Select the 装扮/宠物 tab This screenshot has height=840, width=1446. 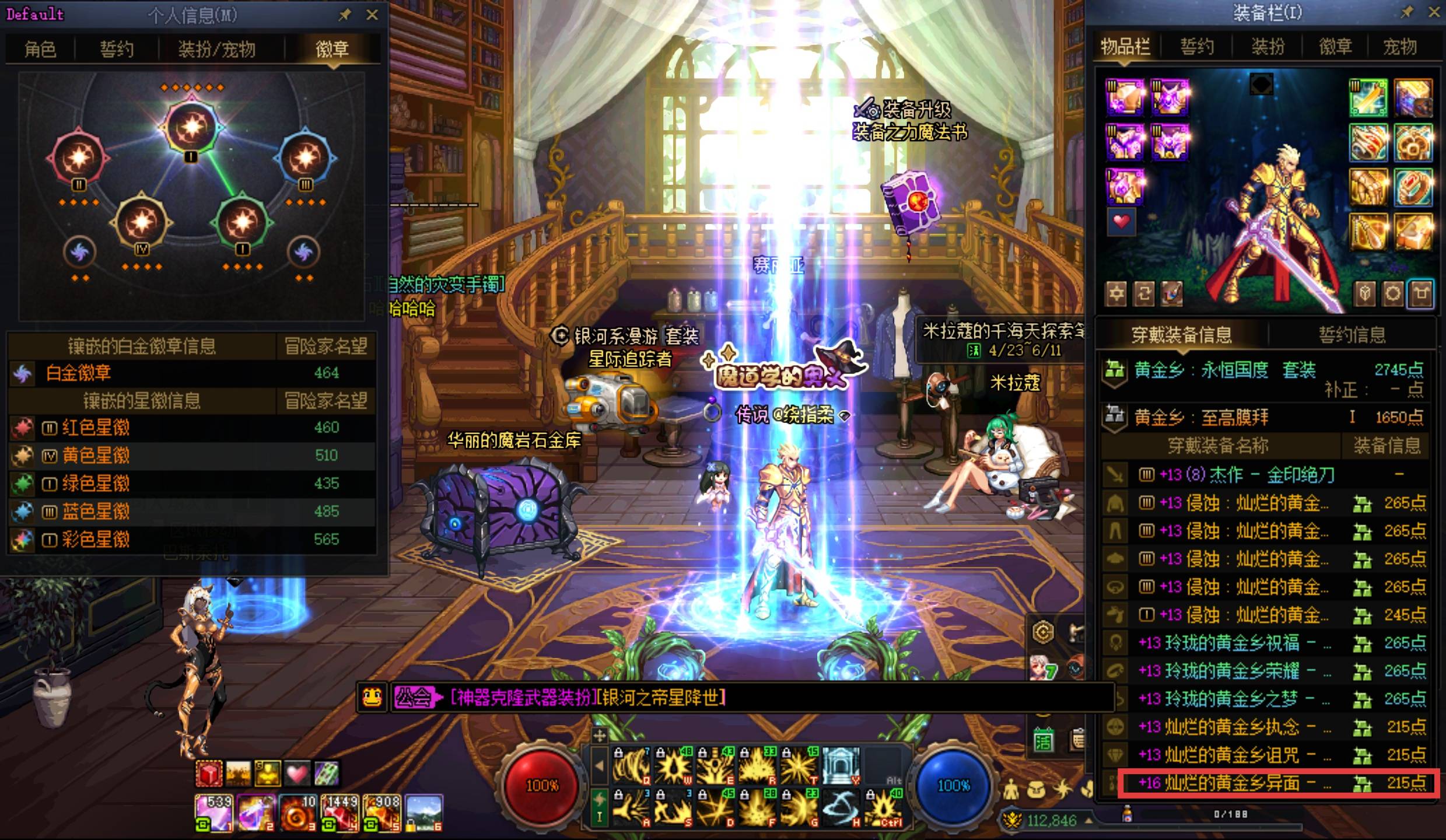click(216, 49)
